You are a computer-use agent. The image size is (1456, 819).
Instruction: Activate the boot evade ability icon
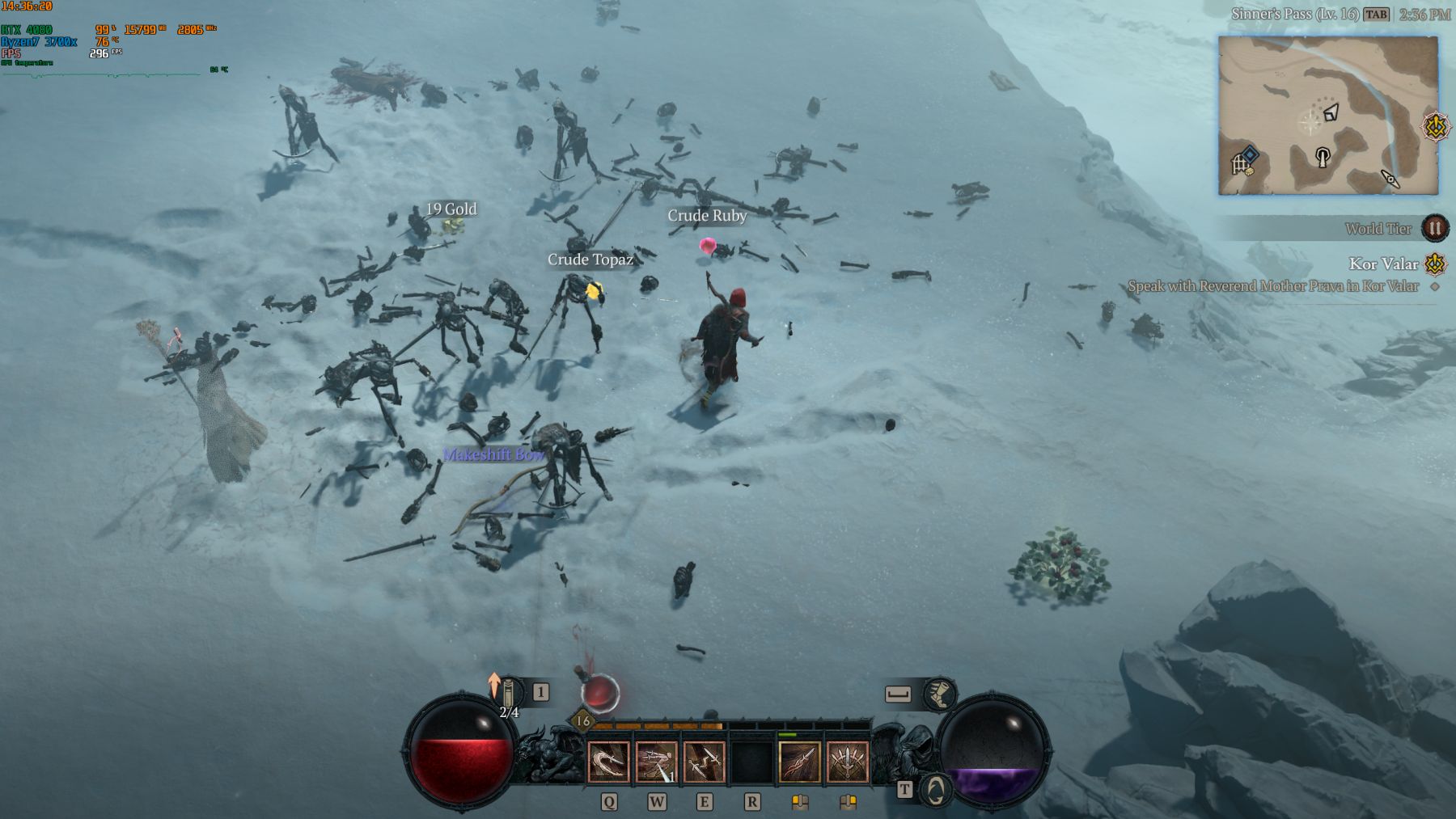(939, 694)
